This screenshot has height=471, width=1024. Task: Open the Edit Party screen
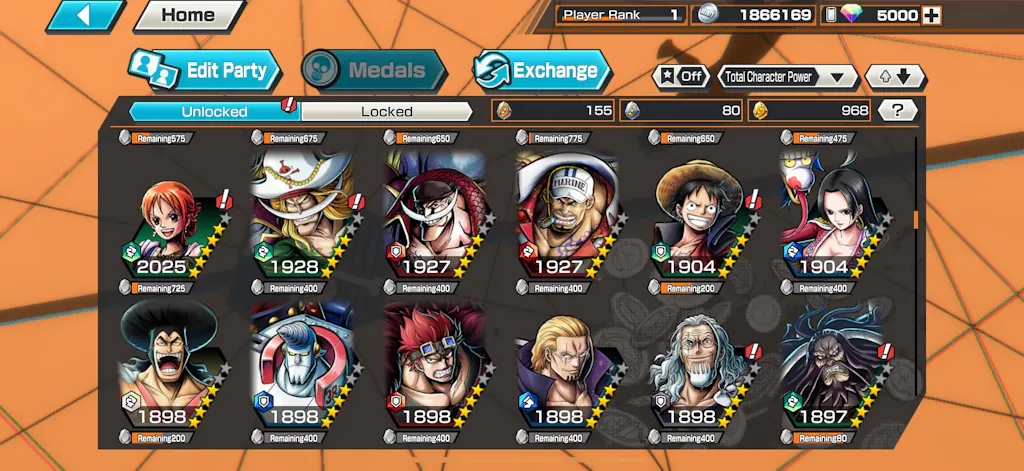click(x=202, y=70)
